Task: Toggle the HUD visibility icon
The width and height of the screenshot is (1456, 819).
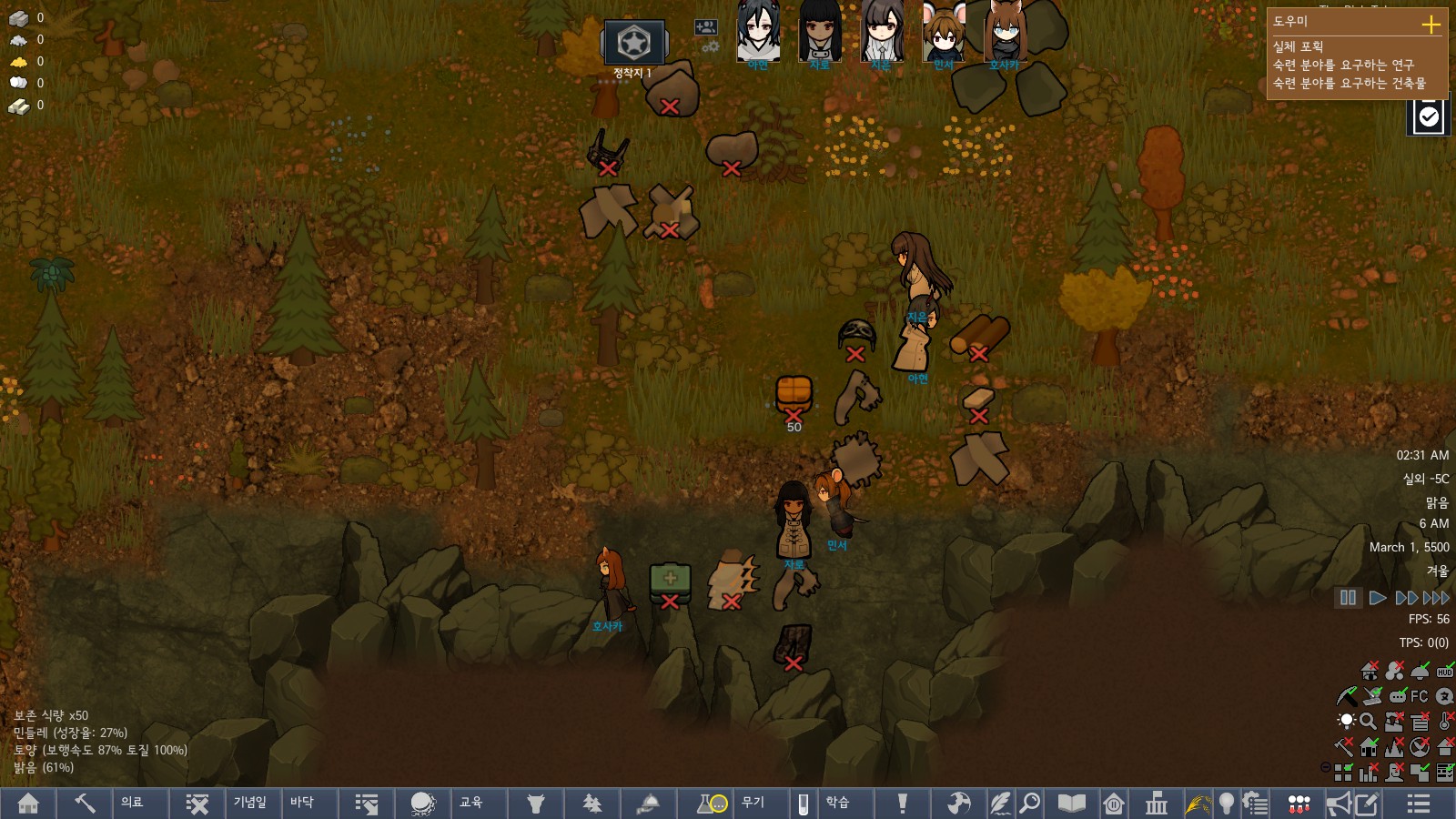Action: tap(1444, 672)
